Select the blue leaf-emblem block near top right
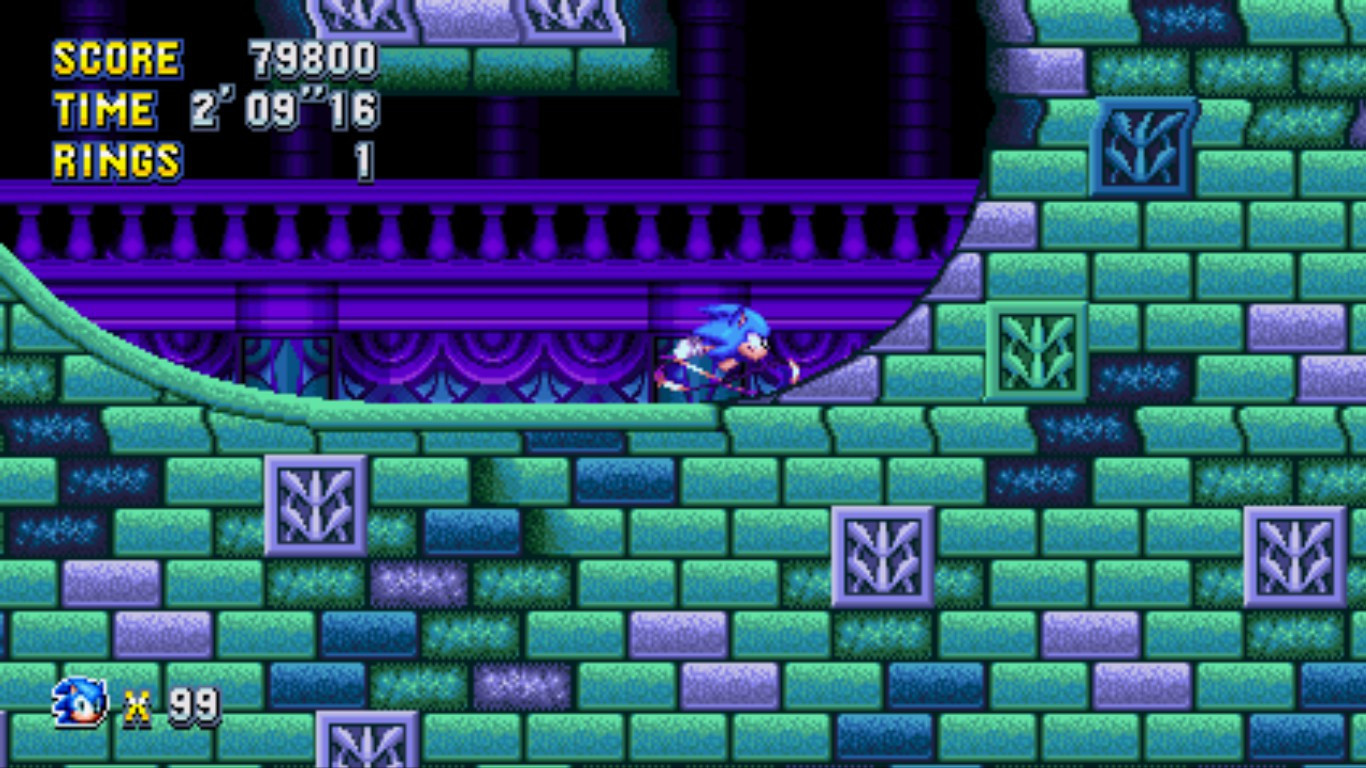 [x=1146, y=146]
